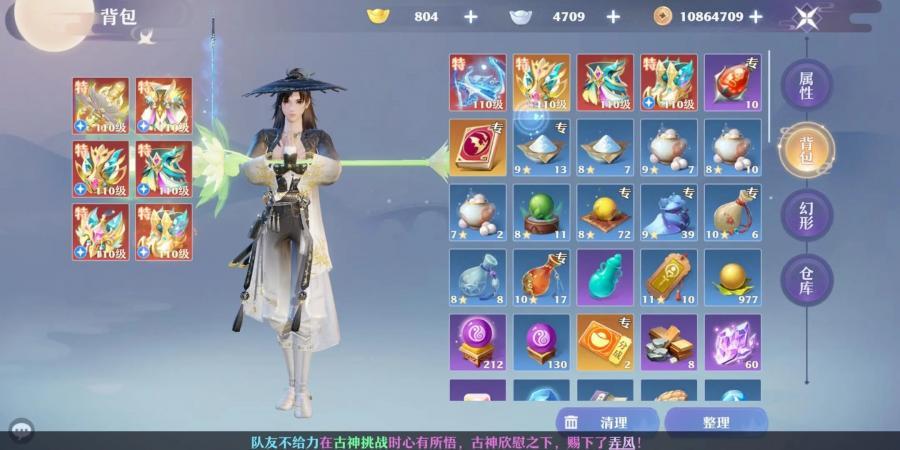The image size is (900, 450).
Task: Select the purple crystal stack of 60
Action: (x=733, y=342)
